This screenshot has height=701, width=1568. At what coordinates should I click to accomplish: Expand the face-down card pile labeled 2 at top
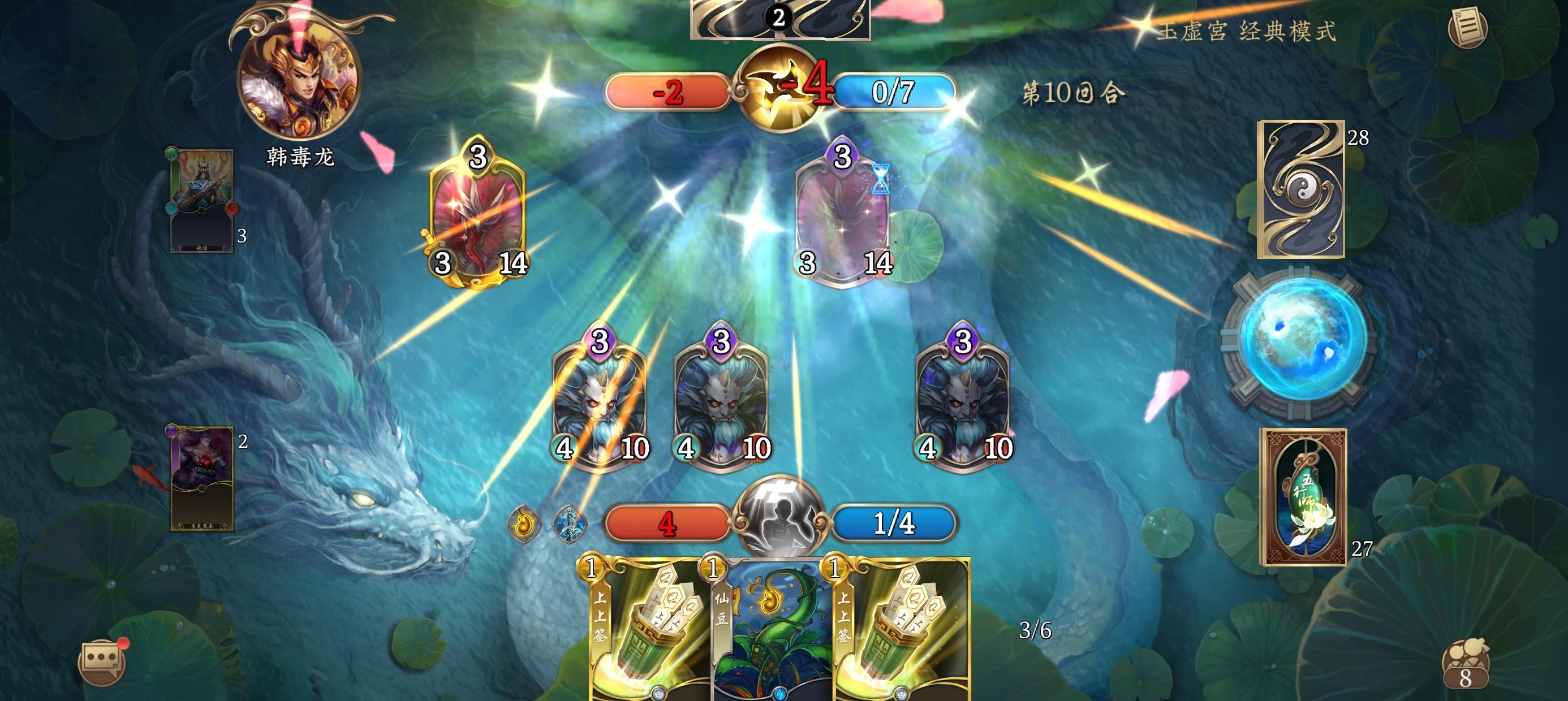[x=779, y=18]
